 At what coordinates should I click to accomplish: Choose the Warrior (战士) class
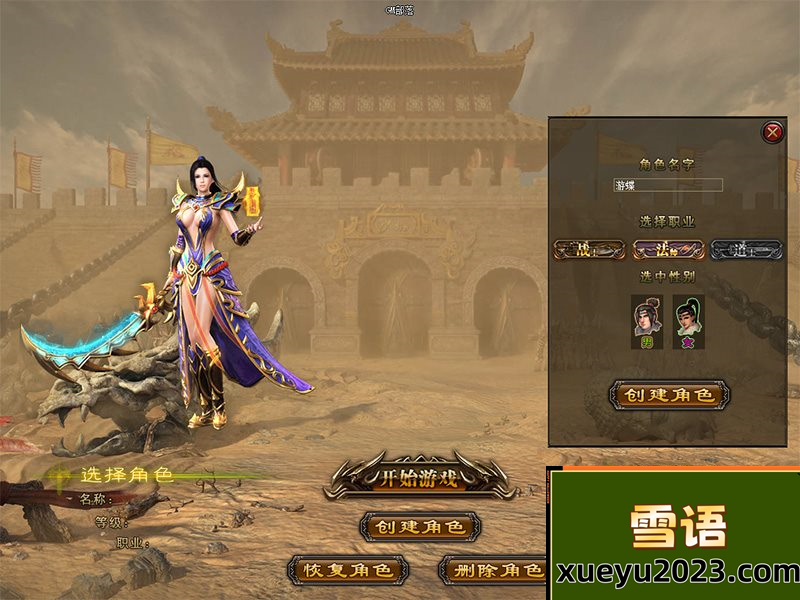(588, 249)
